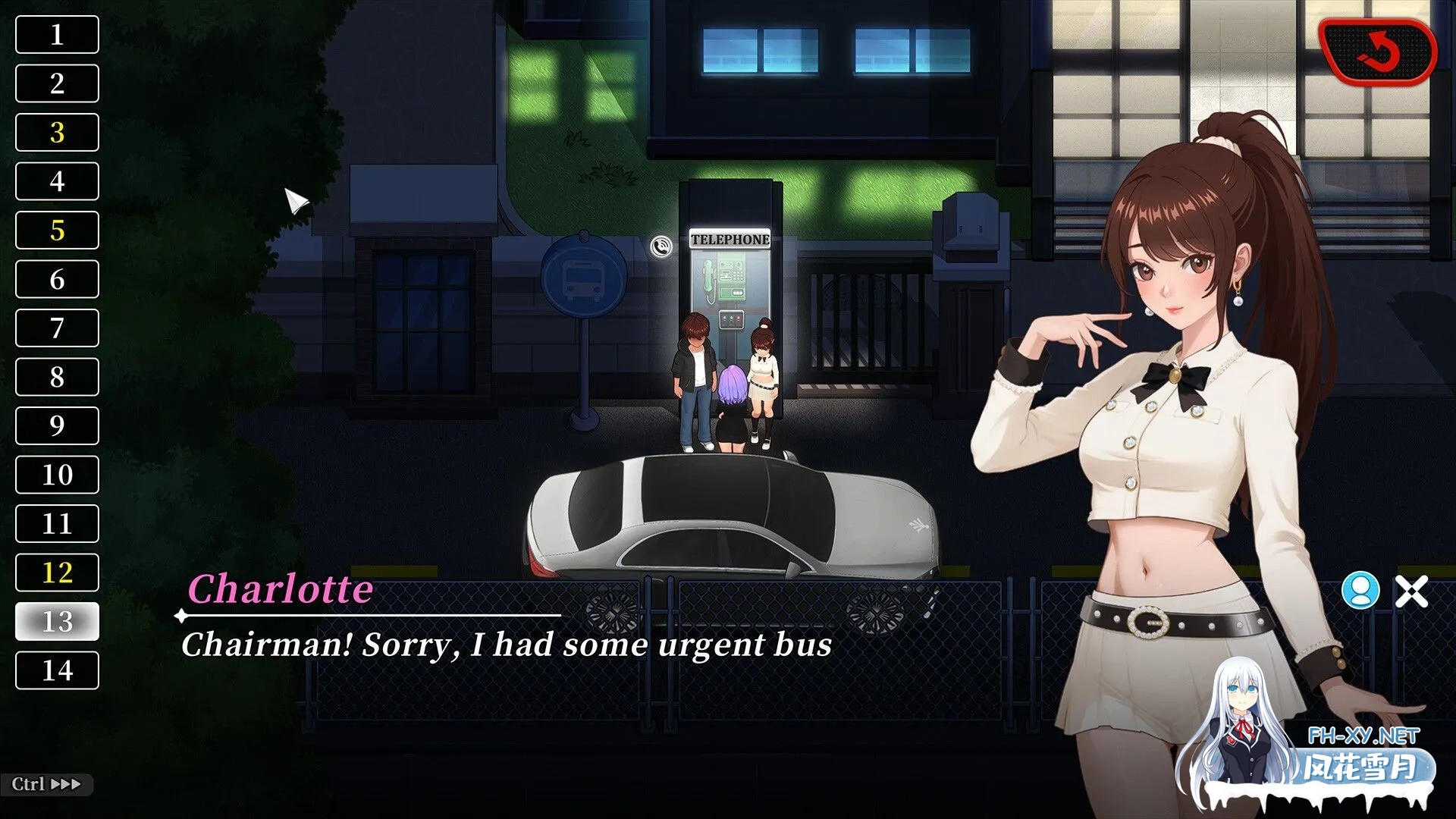The height and width of the screenshot is (819, 1456).
Task: Select scene number 10
Action: (x=57, y=475)
